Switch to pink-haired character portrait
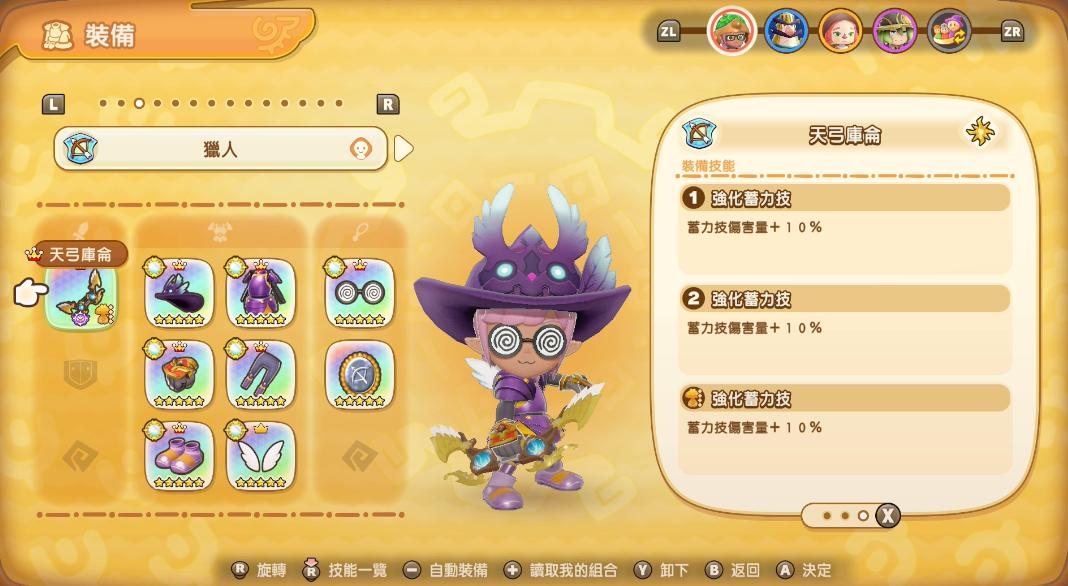1068x586 pixels. [x=840, y=31]
